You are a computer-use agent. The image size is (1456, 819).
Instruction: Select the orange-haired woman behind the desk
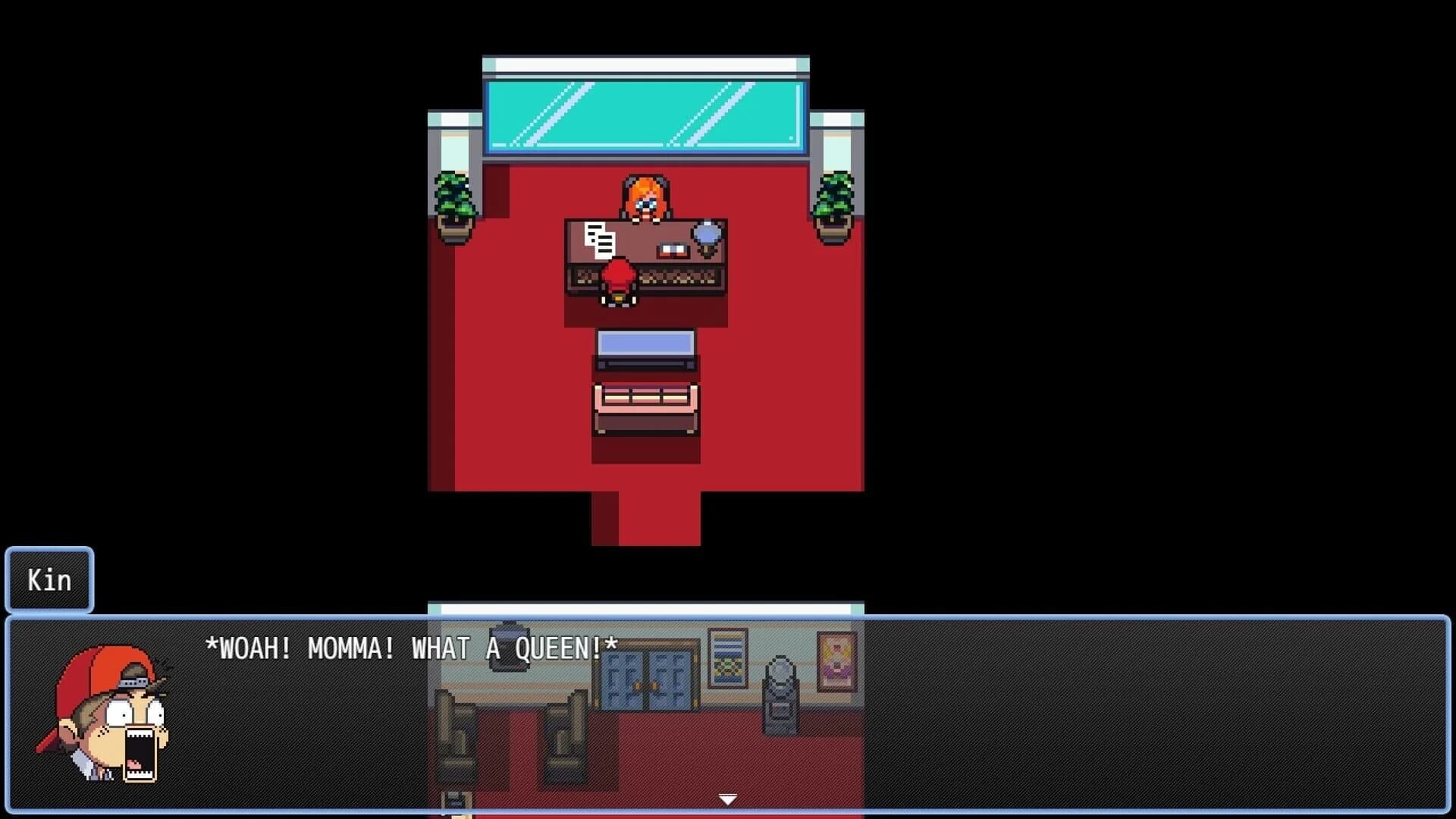tap(646, 196)
